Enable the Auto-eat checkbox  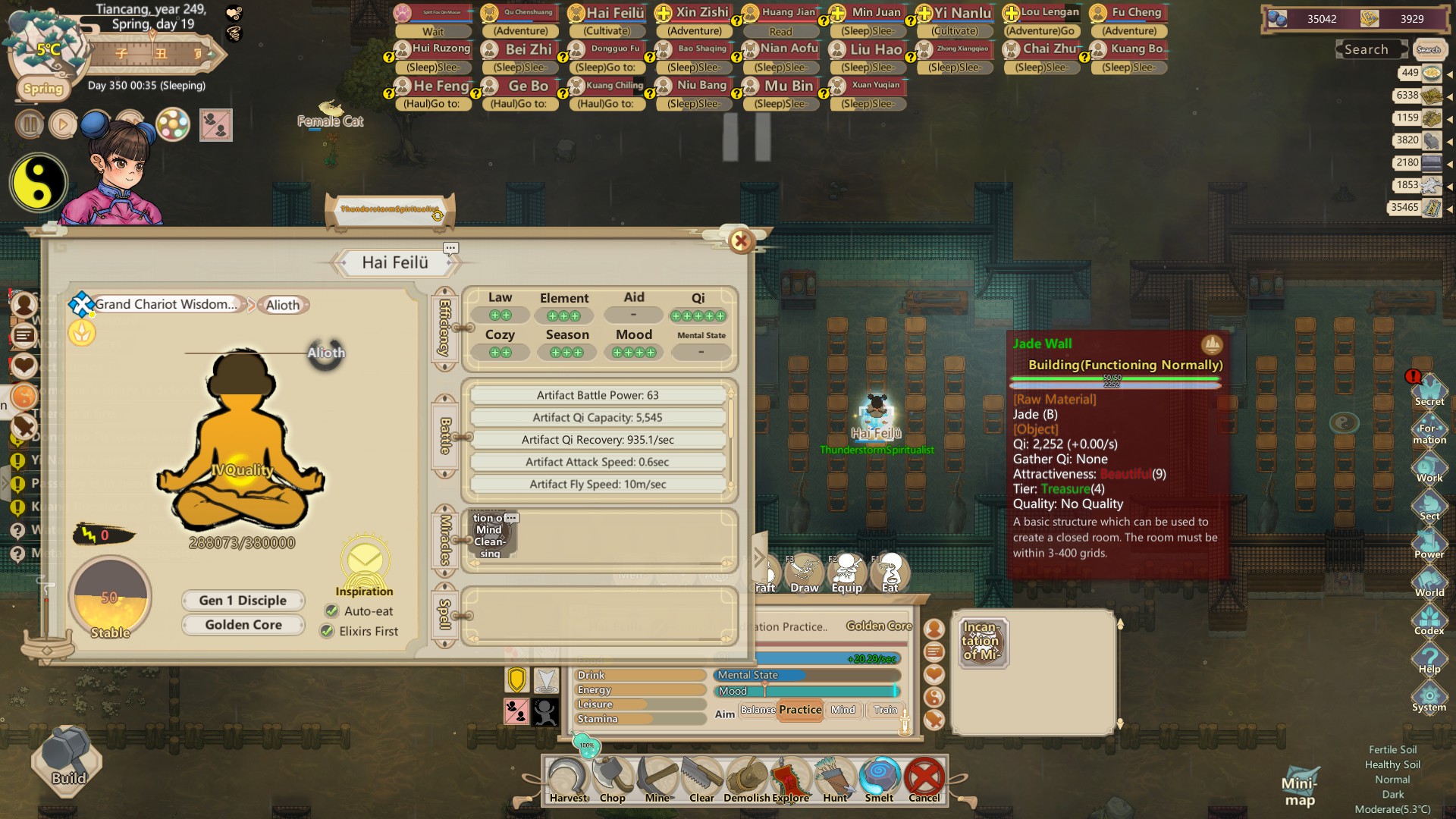point(331,610)
